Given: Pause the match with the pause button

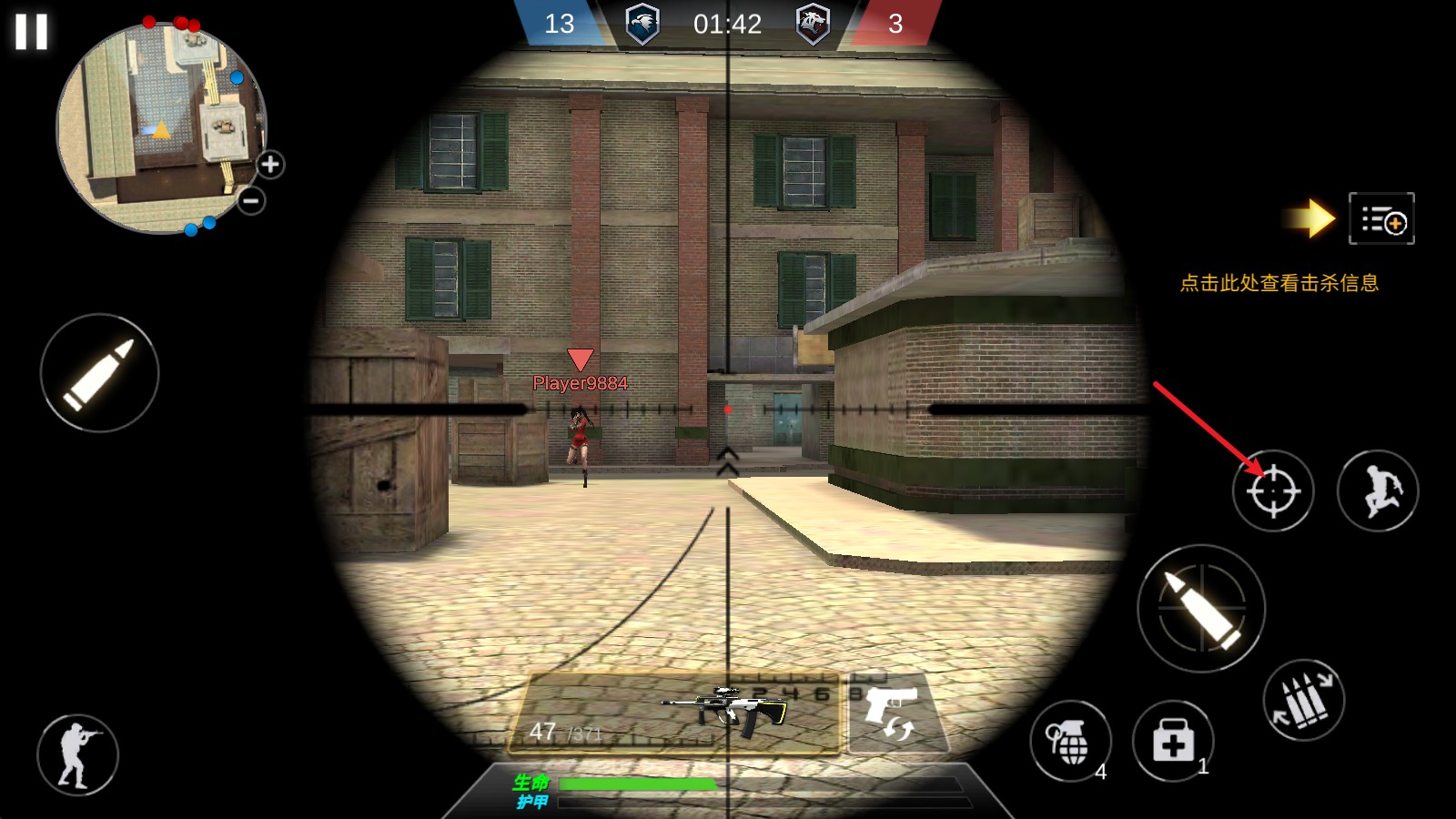Looking at the screenshot, I should click(x=31, y=32).
